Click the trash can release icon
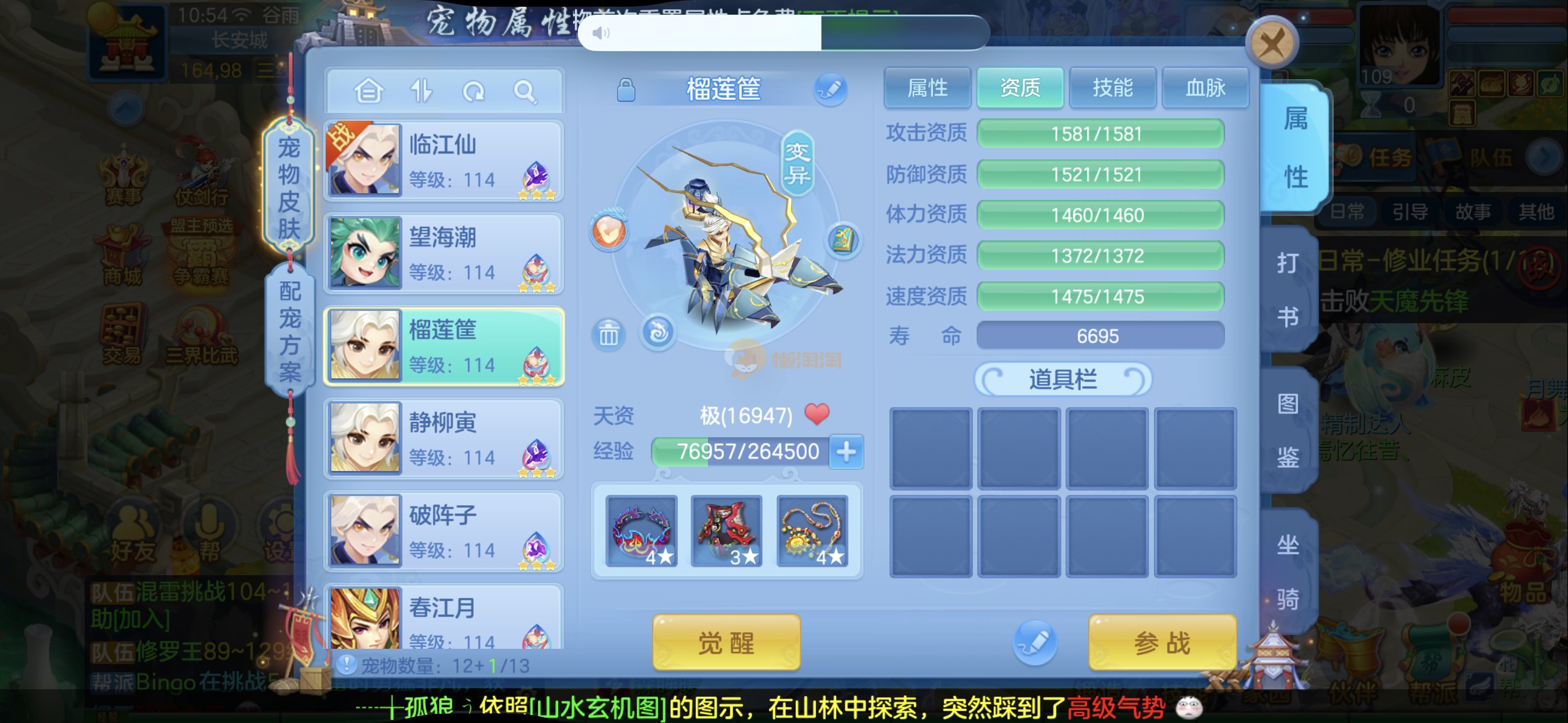Screen dimensions: 1568x723 [x=608, y=335]
